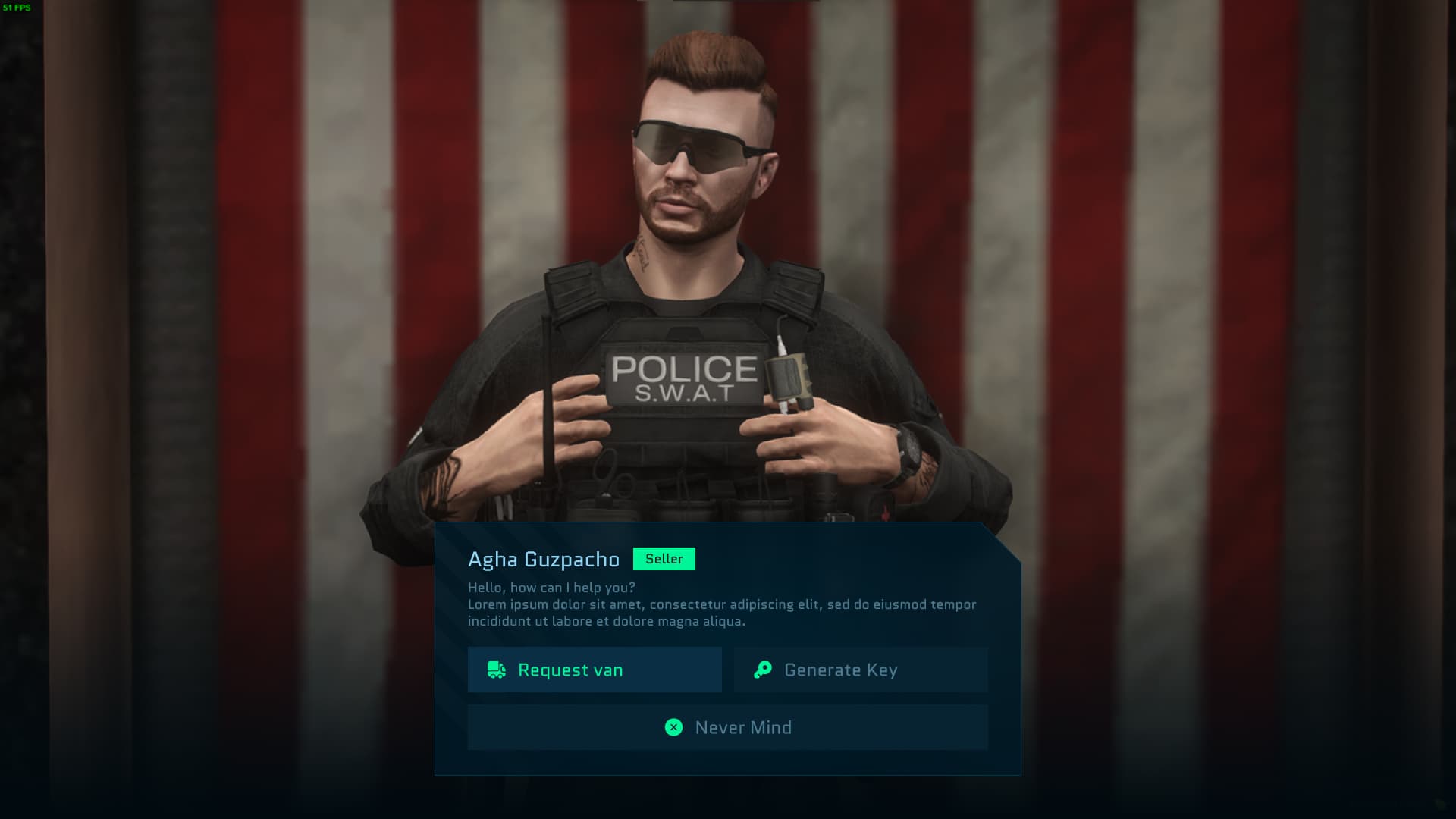Choose Never Mind to close dialog
The width and height of the screenshot is (1456, 819).
tap(728, 726)
